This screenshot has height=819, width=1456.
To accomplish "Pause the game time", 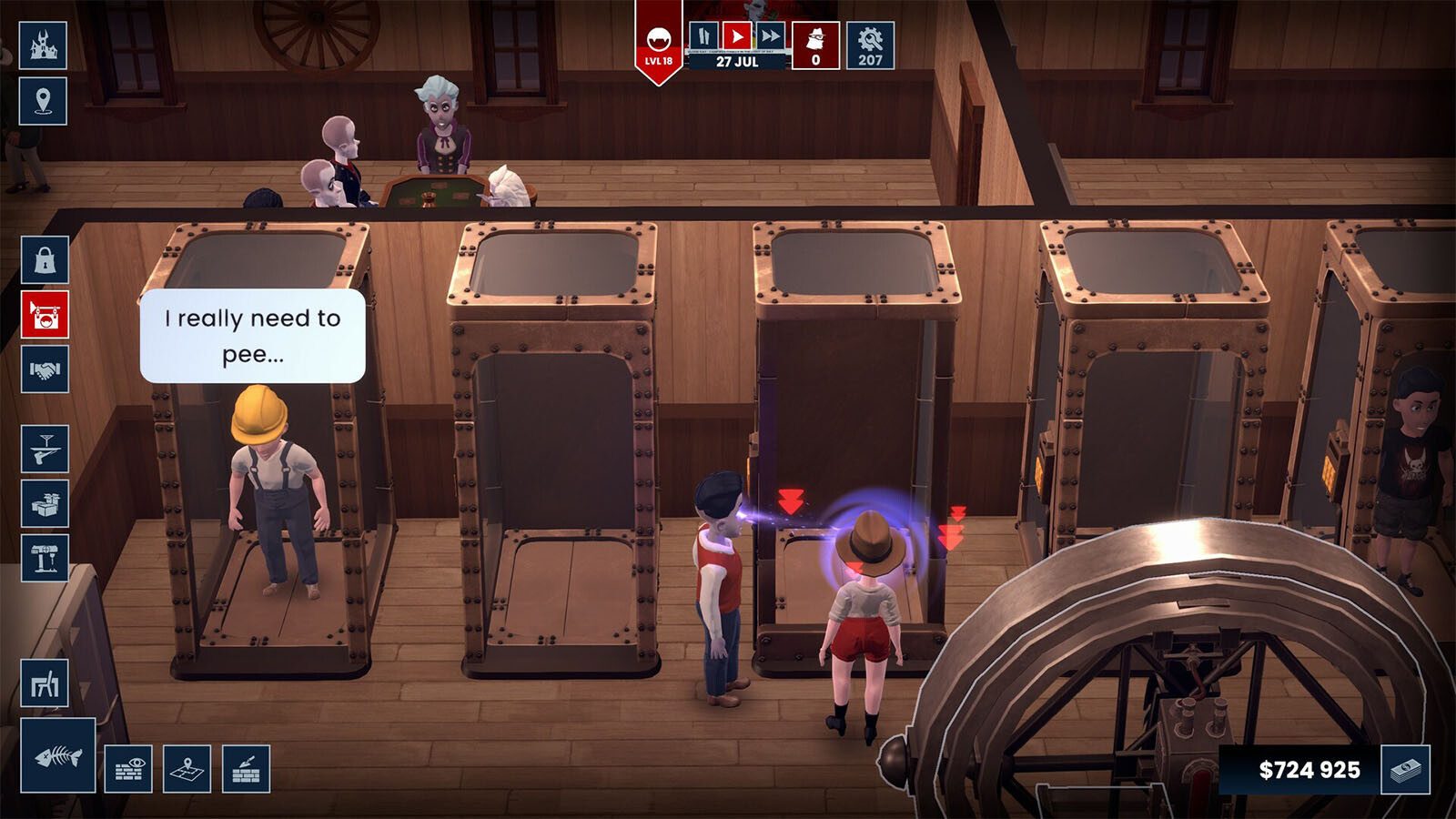I will [x=703, y=36].
